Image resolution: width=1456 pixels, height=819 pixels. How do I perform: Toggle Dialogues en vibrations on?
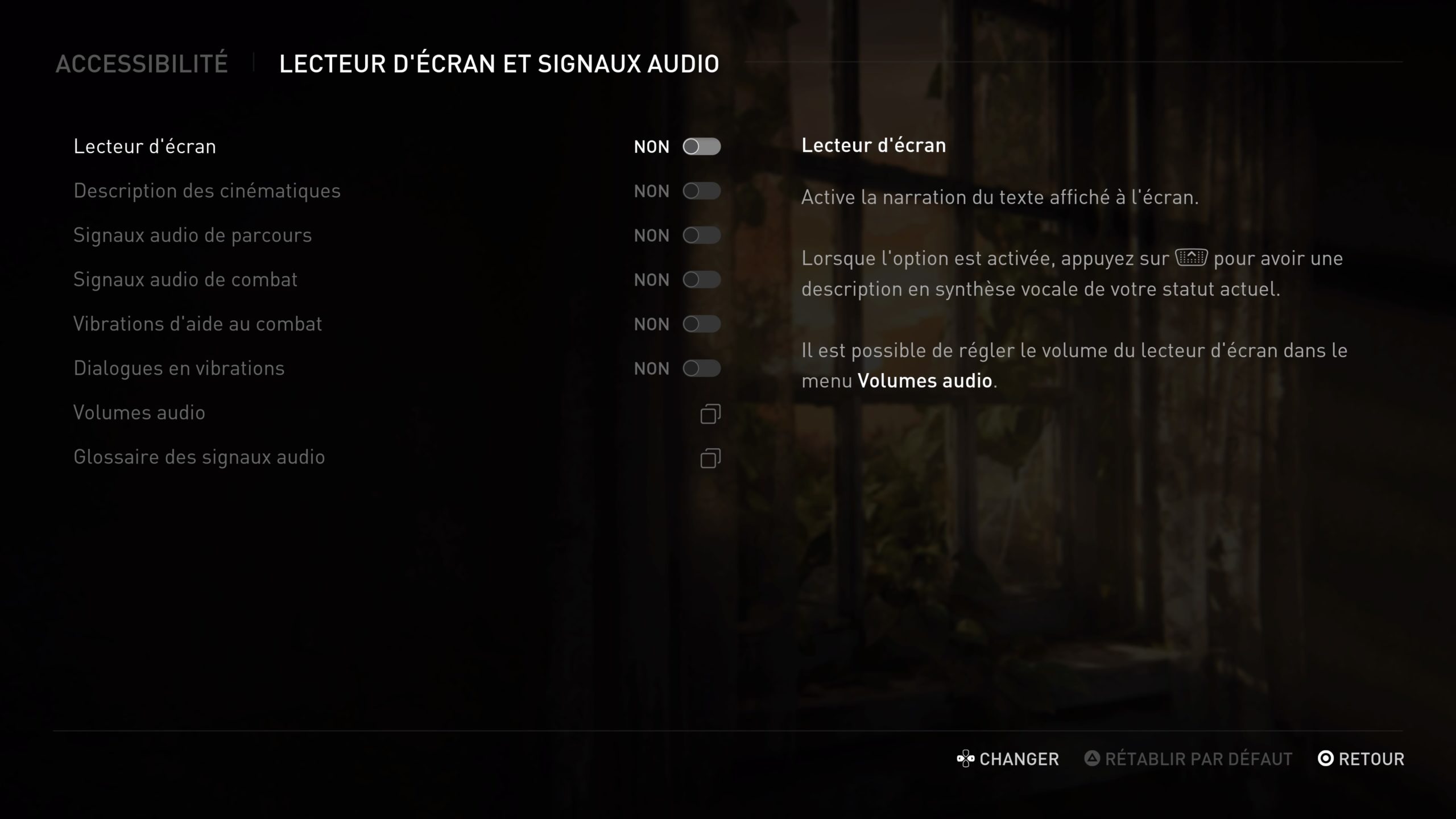(701, 369)
